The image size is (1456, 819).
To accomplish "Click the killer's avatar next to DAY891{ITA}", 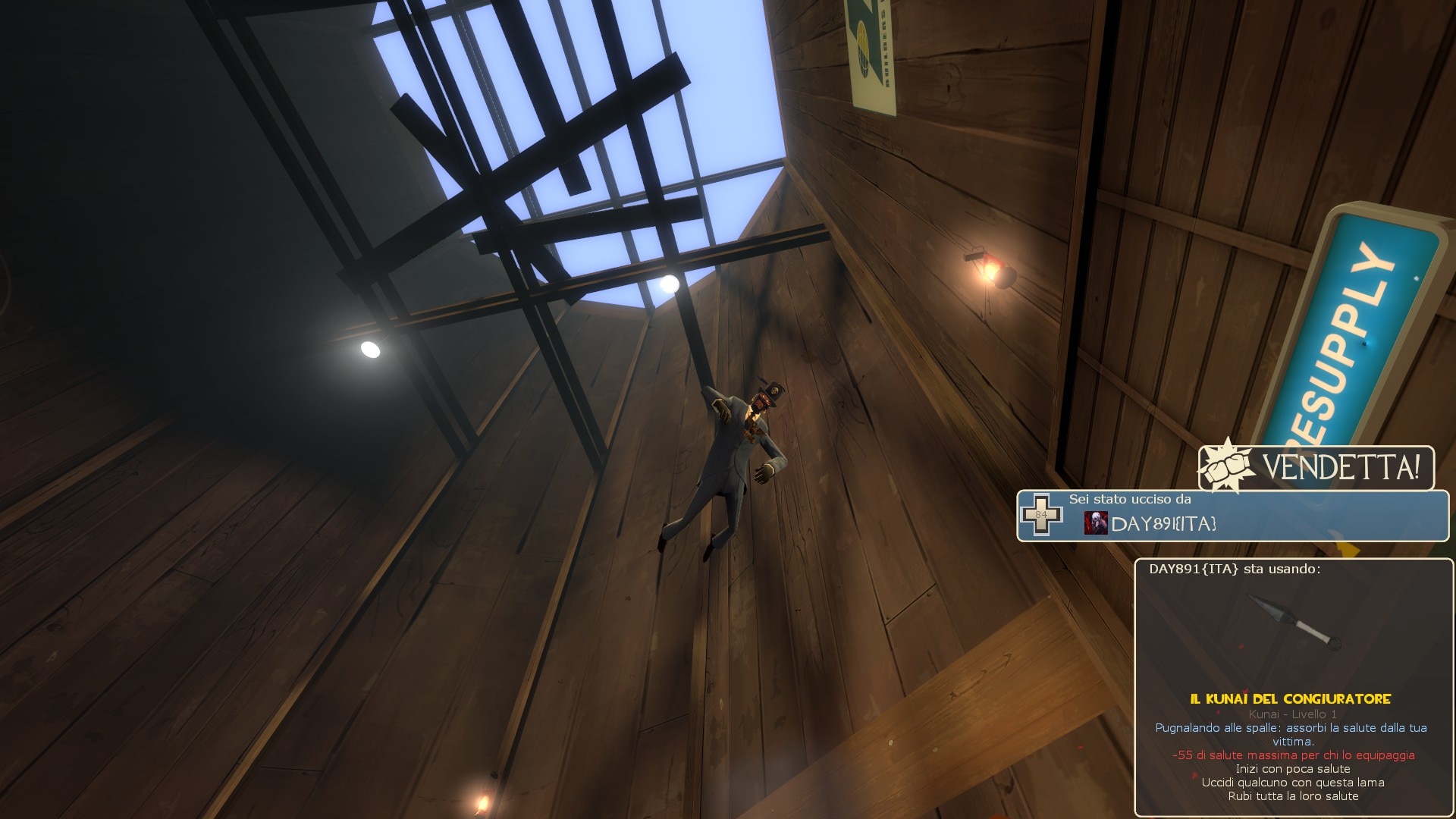I will click(1095, 523).
